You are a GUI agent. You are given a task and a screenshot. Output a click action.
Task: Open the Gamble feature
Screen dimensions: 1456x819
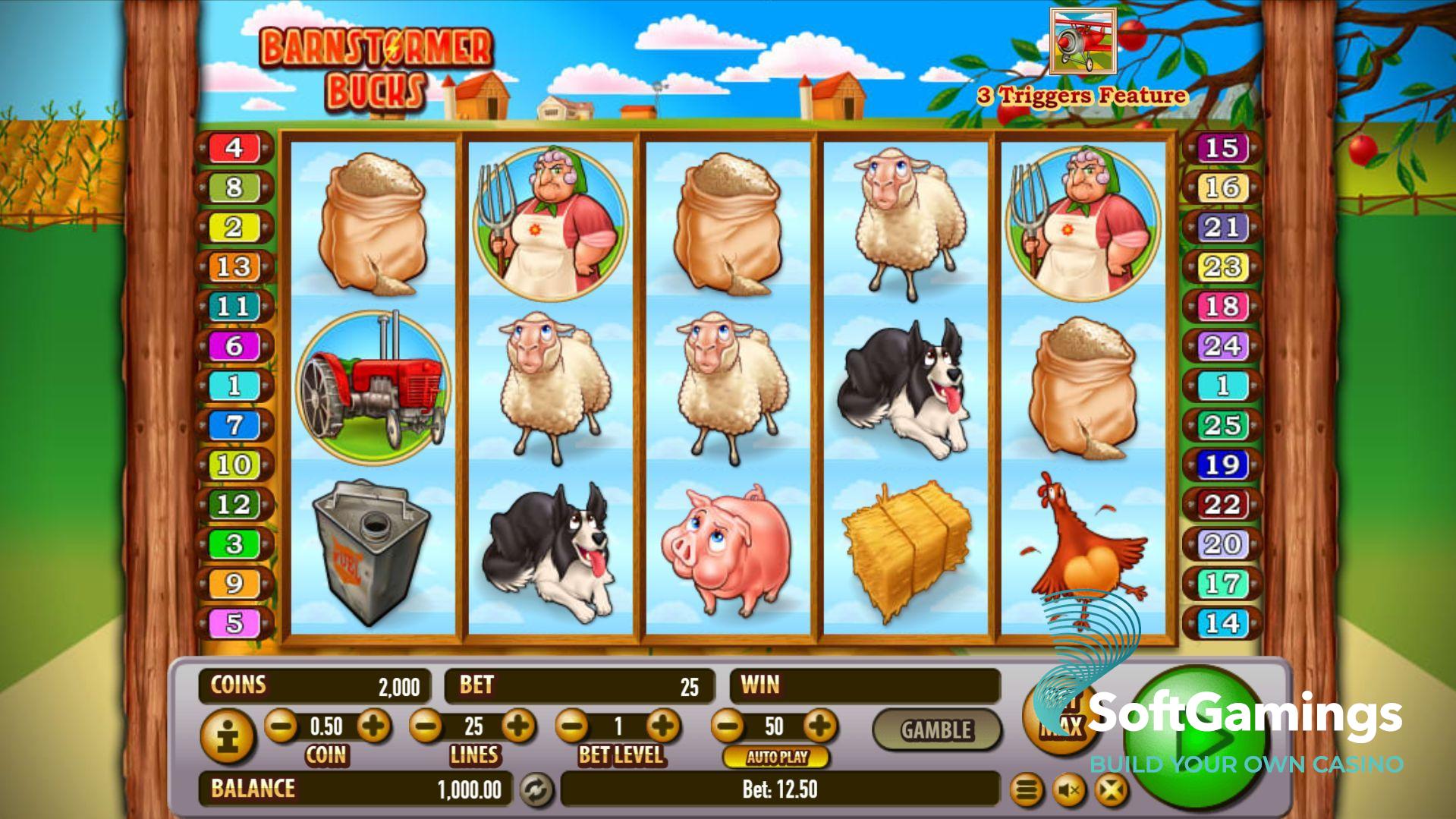coord(936,729)
